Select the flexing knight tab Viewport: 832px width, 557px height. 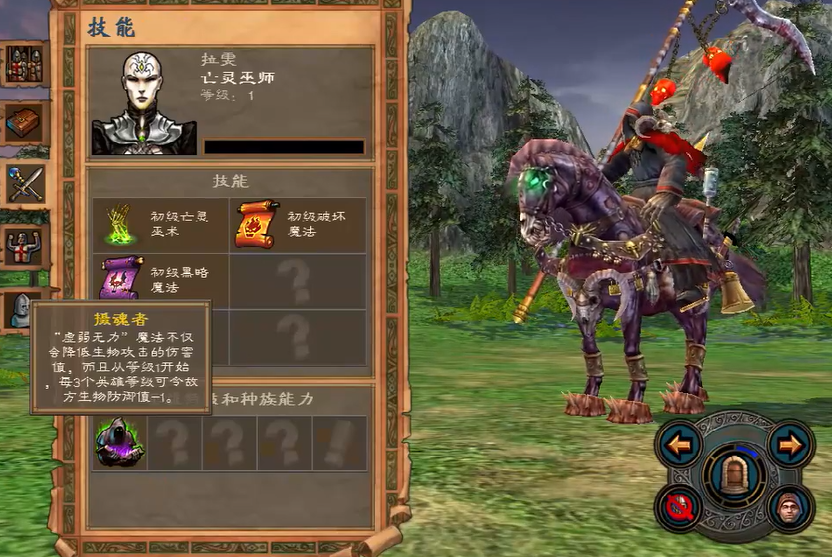coord(23,246)
